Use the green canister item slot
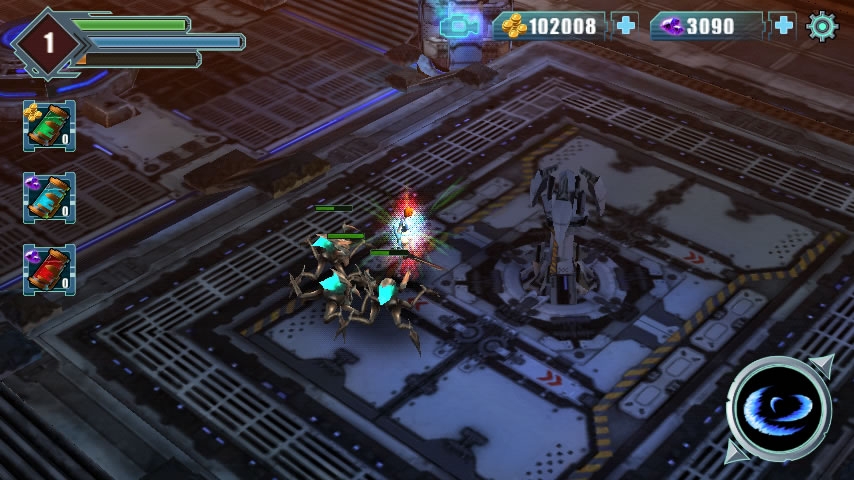The image size is (854, 480). 49,126
